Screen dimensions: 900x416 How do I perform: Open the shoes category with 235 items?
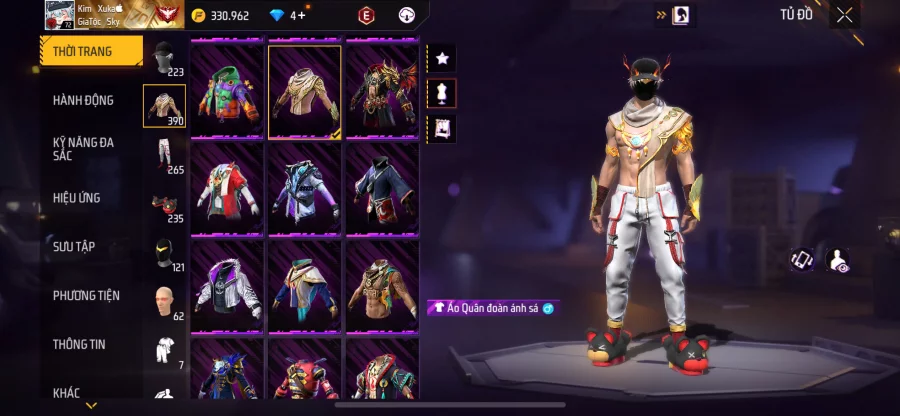click(164, 204)
